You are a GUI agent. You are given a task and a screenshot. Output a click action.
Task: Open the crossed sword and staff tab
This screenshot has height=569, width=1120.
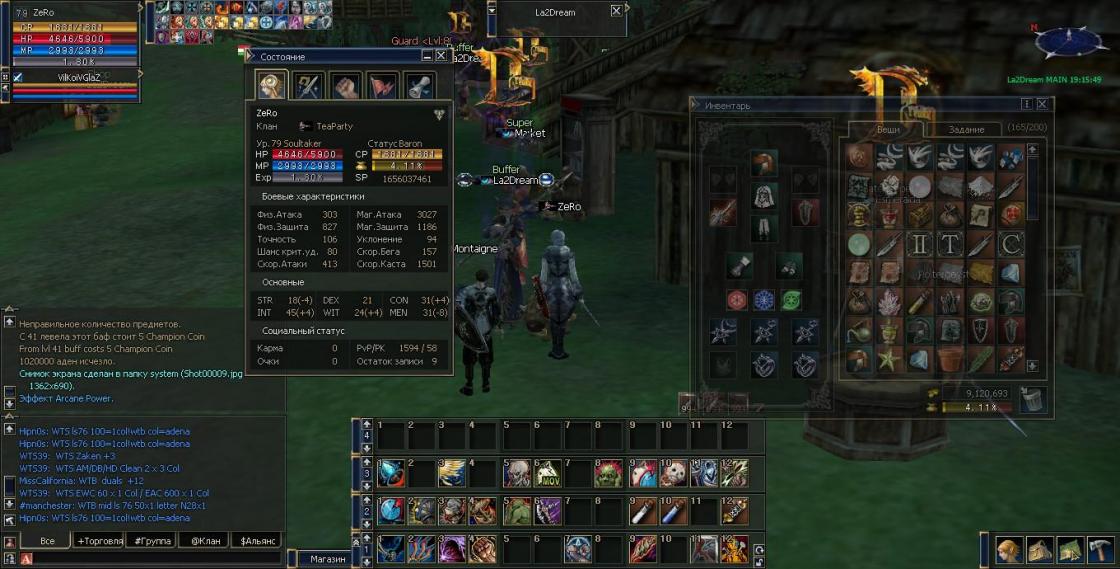click(x=308, y=86)
